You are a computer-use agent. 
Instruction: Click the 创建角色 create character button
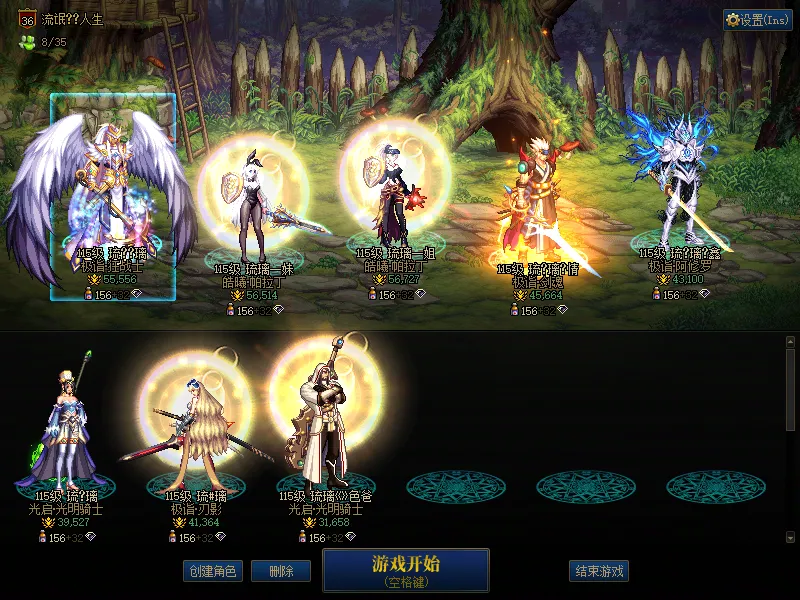[212, 571]
